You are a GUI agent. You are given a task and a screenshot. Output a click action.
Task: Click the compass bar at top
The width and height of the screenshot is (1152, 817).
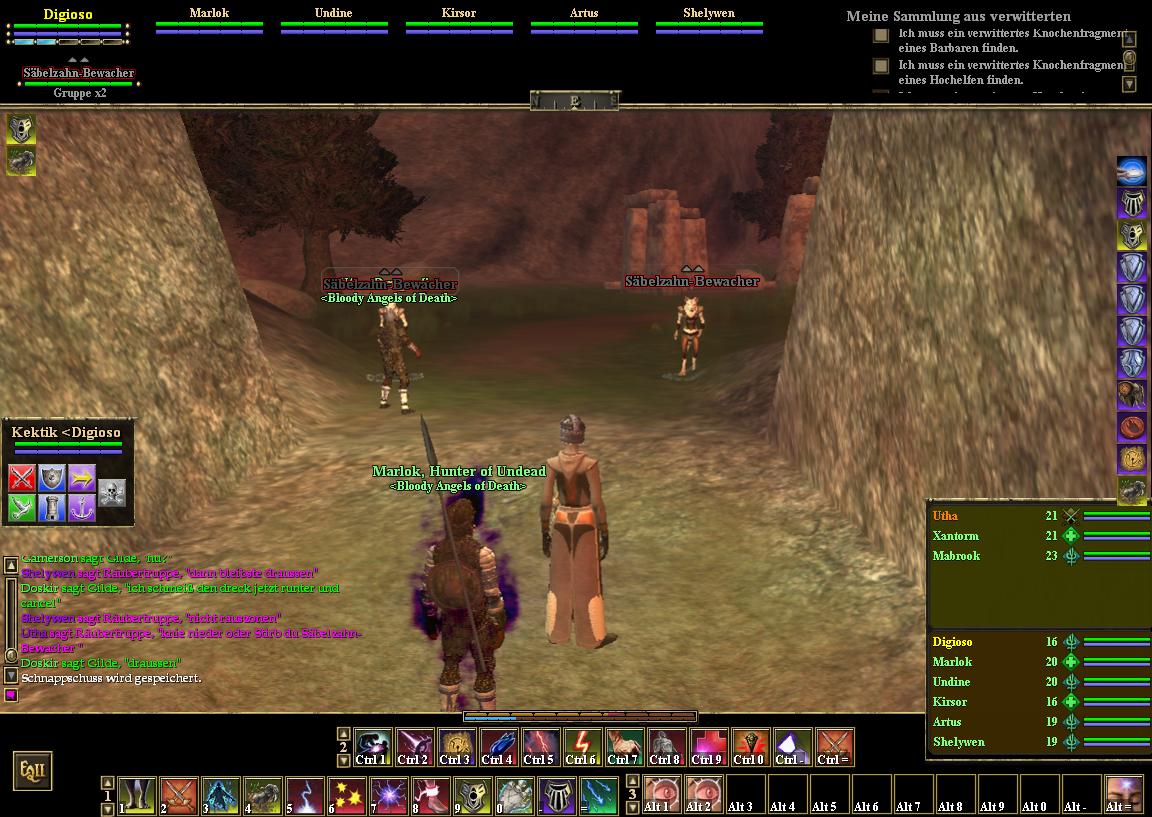[575, 100]
